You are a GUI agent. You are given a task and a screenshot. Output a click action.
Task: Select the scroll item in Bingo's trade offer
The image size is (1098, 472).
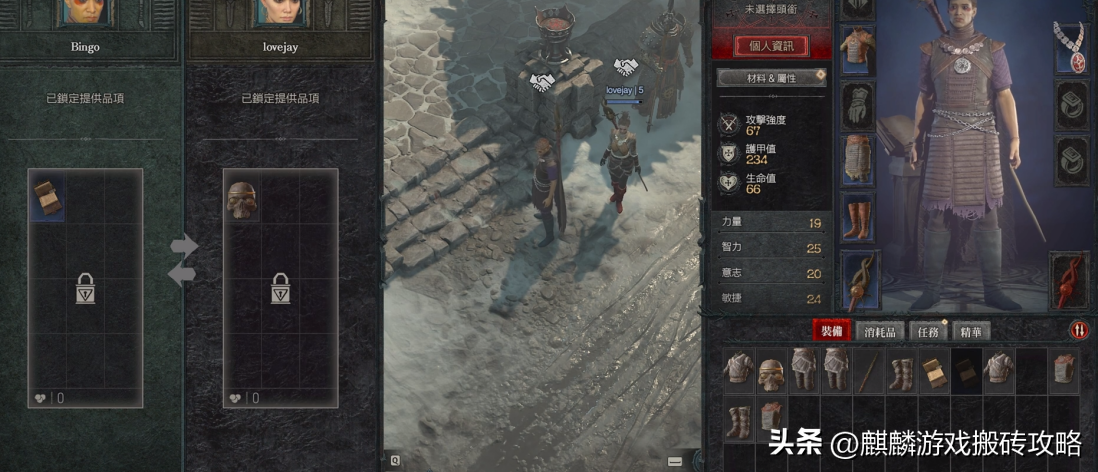[x=46, y=196]
